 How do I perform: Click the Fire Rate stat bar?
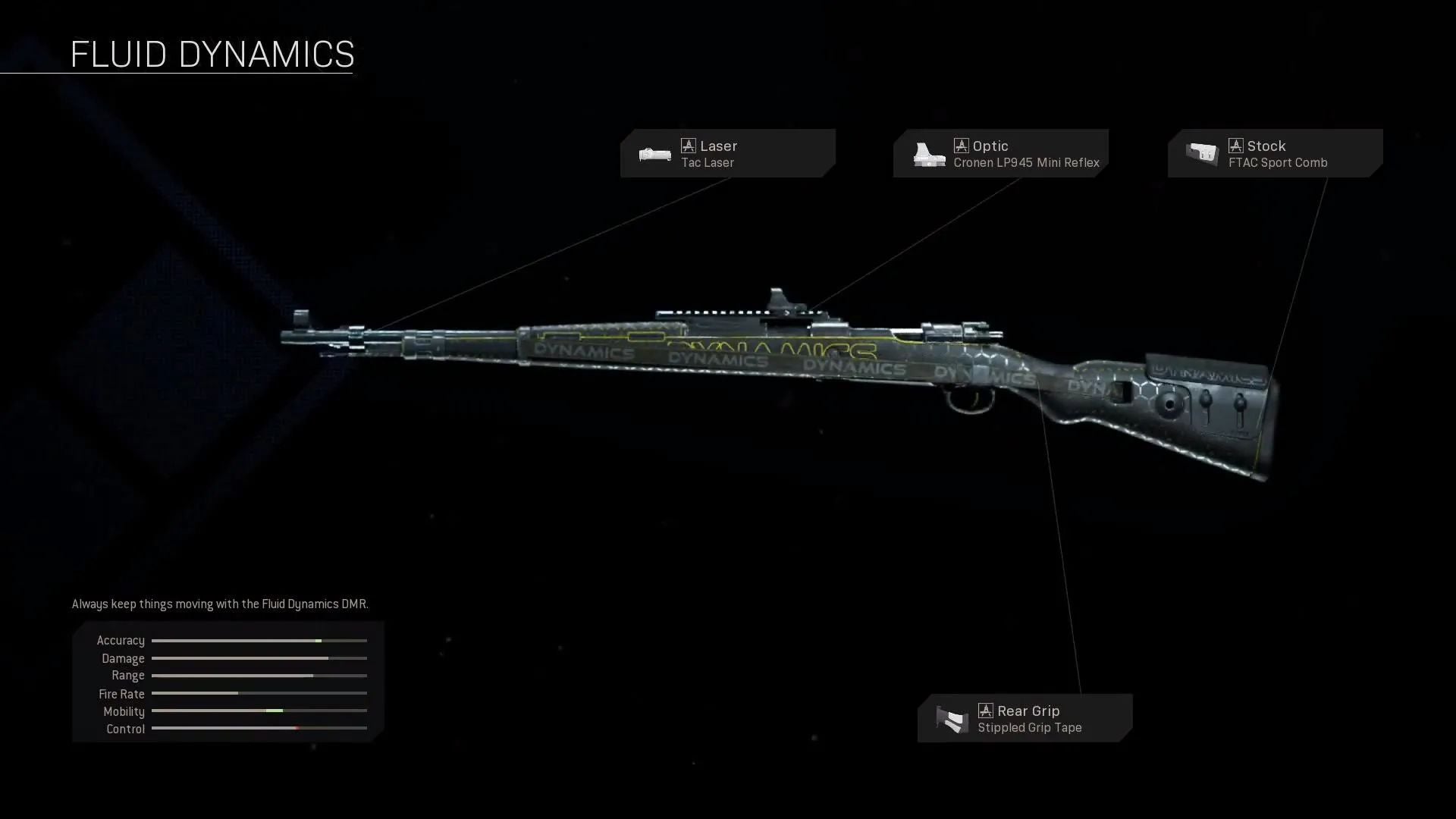259,693
